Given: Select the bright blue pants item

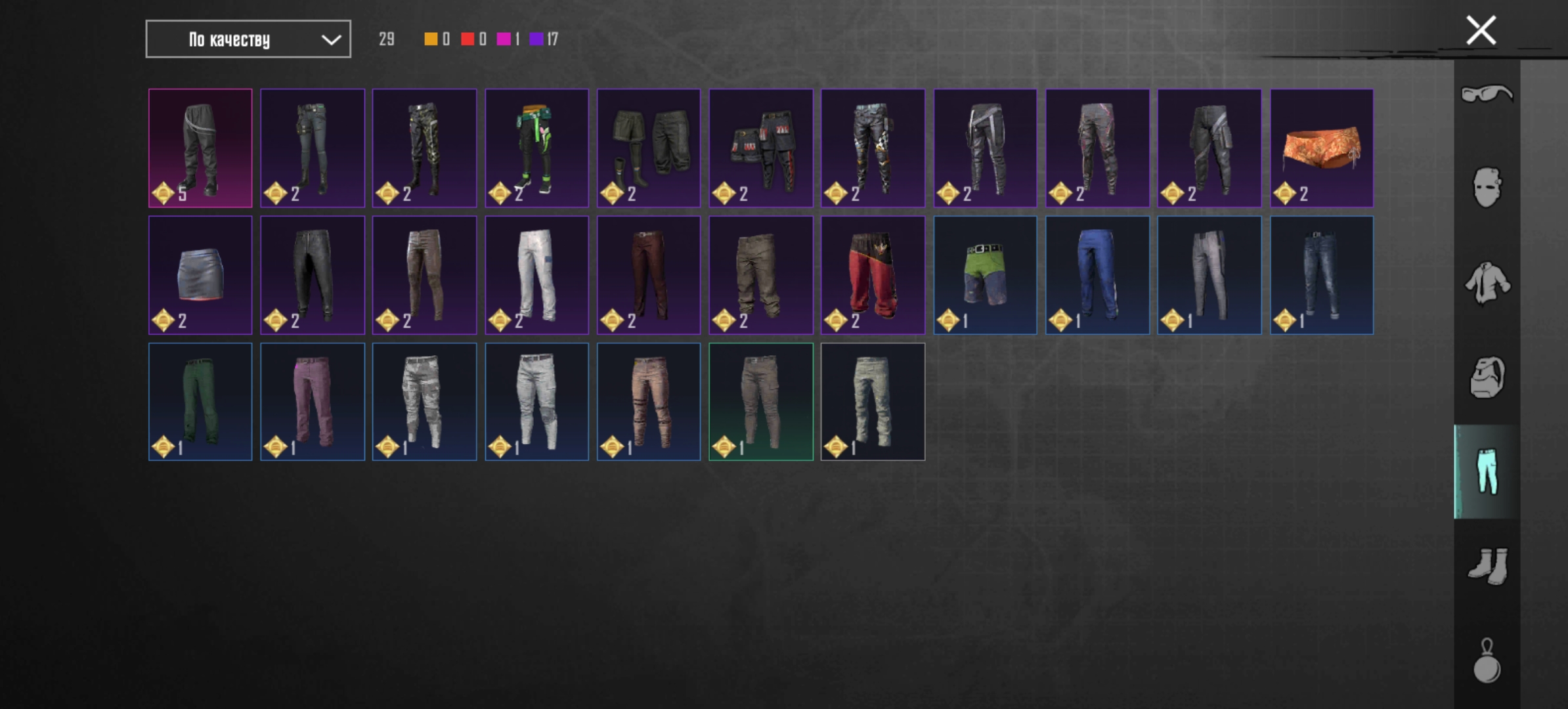Looking at the screenshot, I should [x=1097, y=275].
